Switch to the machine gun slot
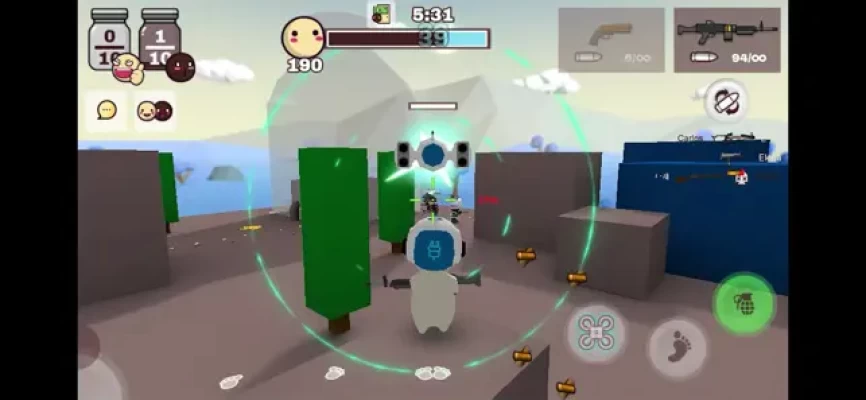 [727, 40]
